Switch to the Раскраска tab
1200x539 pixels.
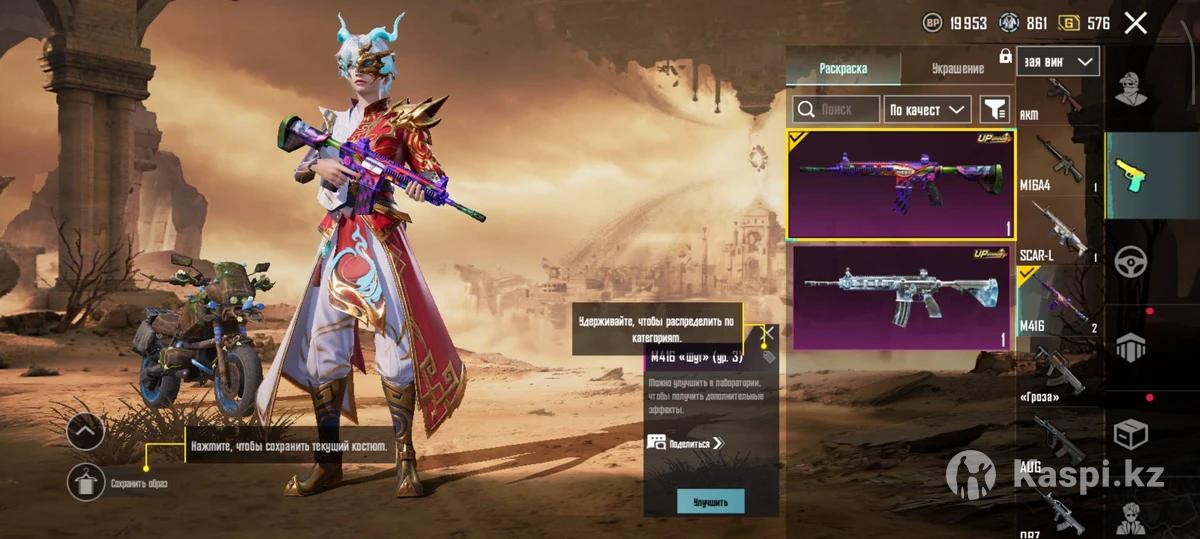[x=843, y=68]
